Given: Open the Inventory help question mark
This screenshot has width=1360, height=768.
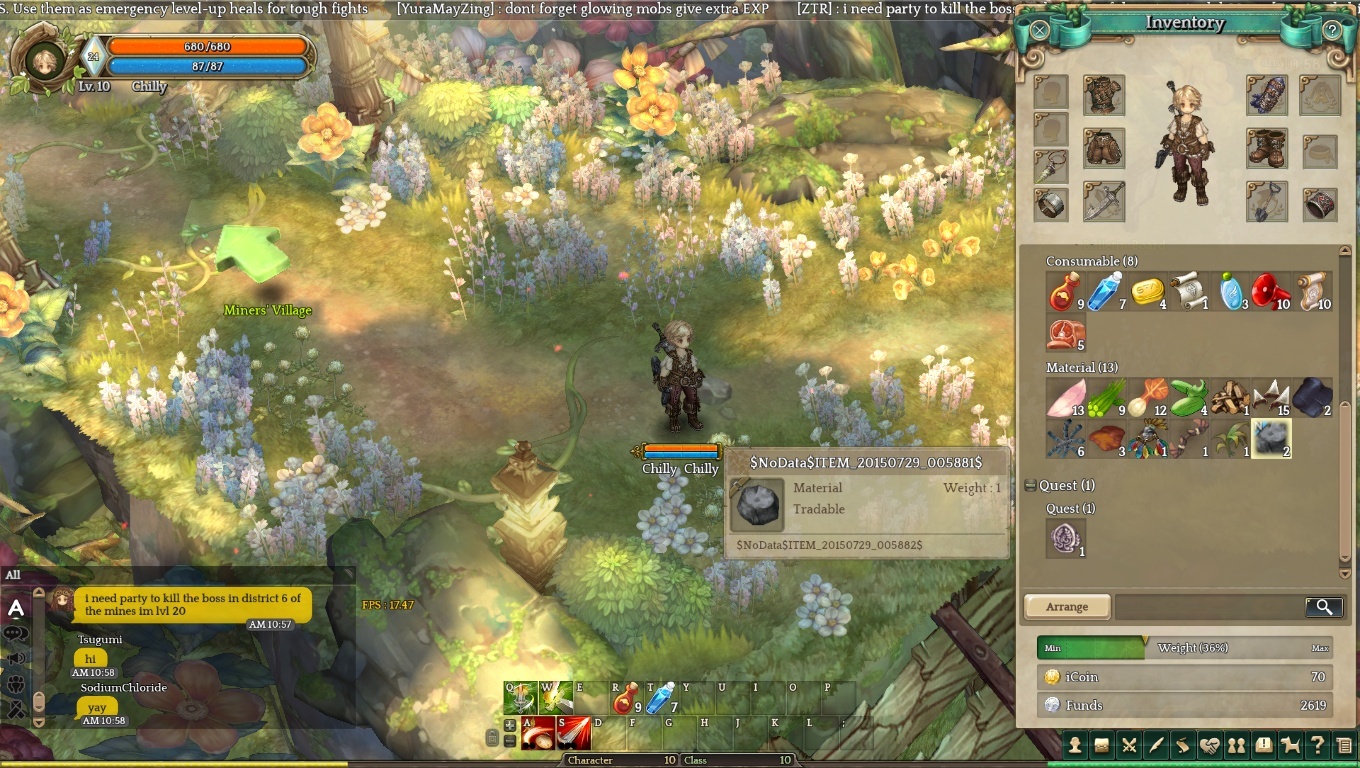Looking at the screenshot, I should [x=1332, y=30].
